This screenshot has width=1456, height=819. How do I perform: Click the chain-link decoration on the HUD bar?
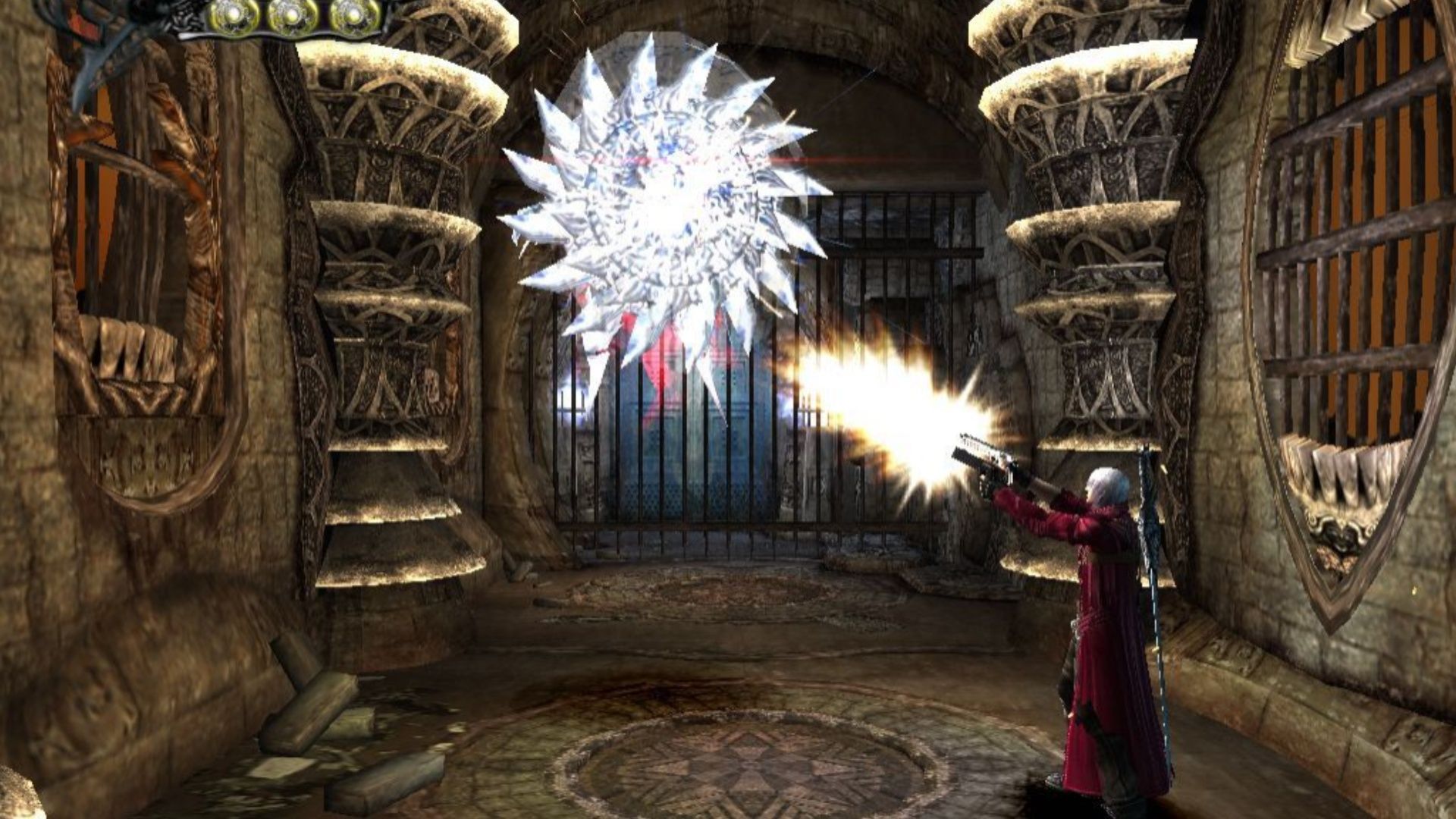pos(184,17)
